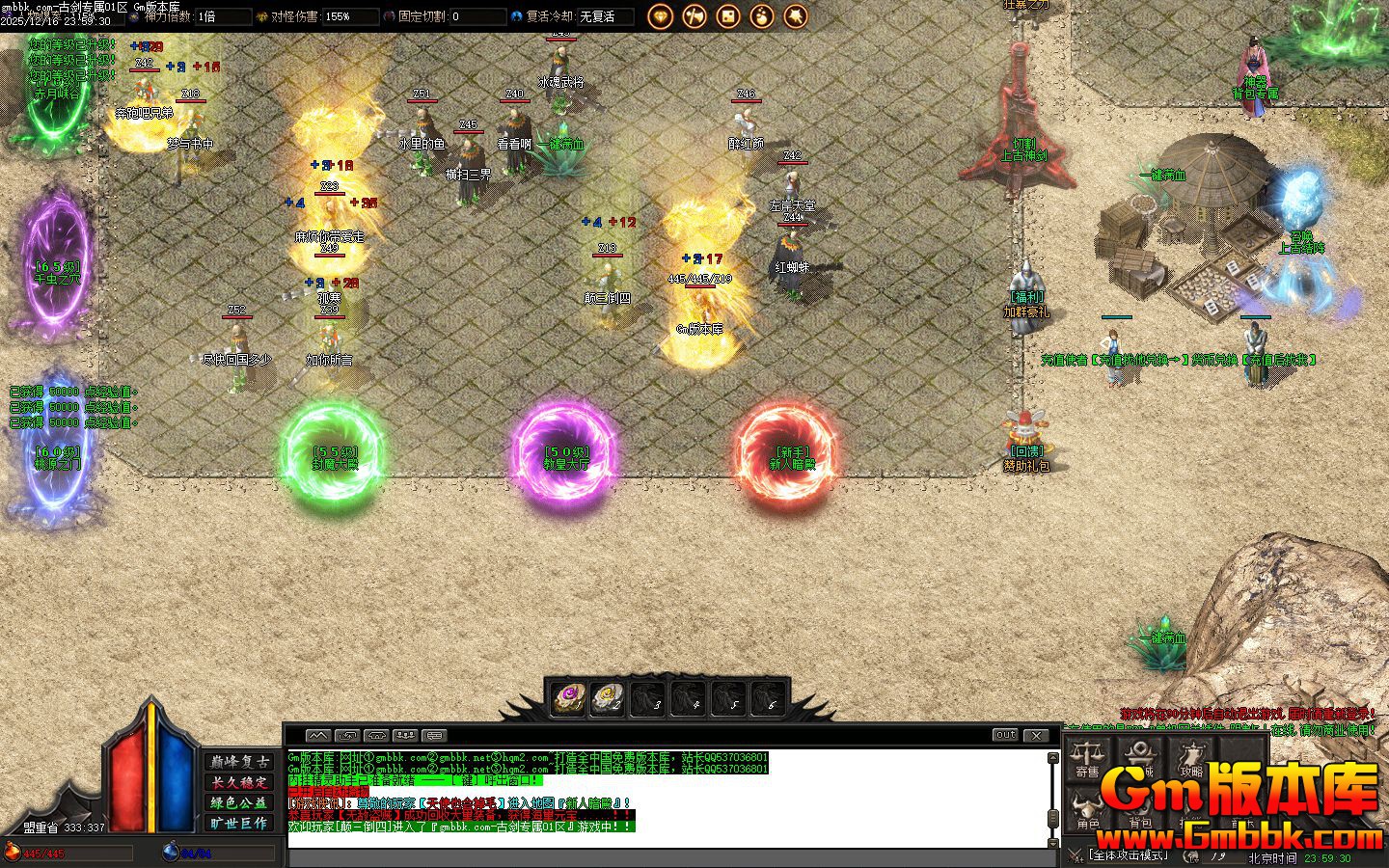Click the chat text input field

click(666, 857)
